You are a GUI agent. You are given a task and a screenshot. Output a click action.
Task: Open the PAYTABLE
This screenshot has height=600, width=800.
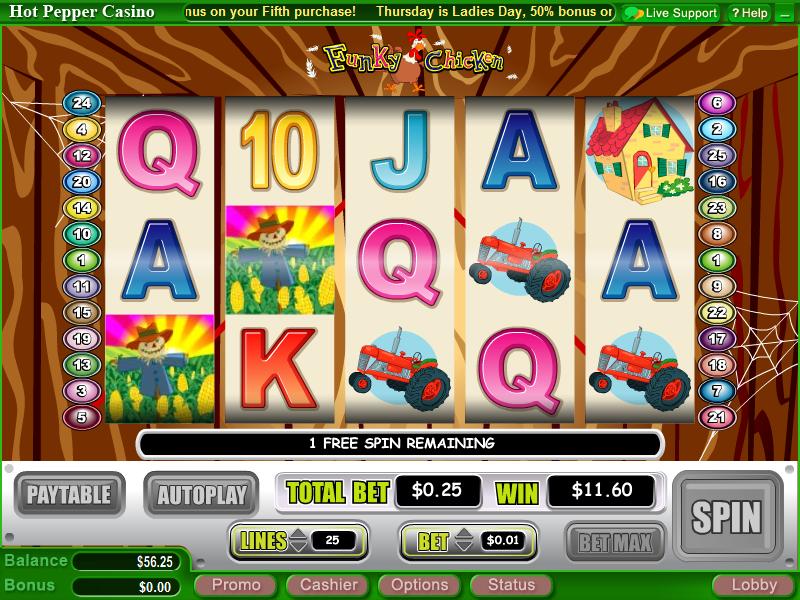coord(69,493)
